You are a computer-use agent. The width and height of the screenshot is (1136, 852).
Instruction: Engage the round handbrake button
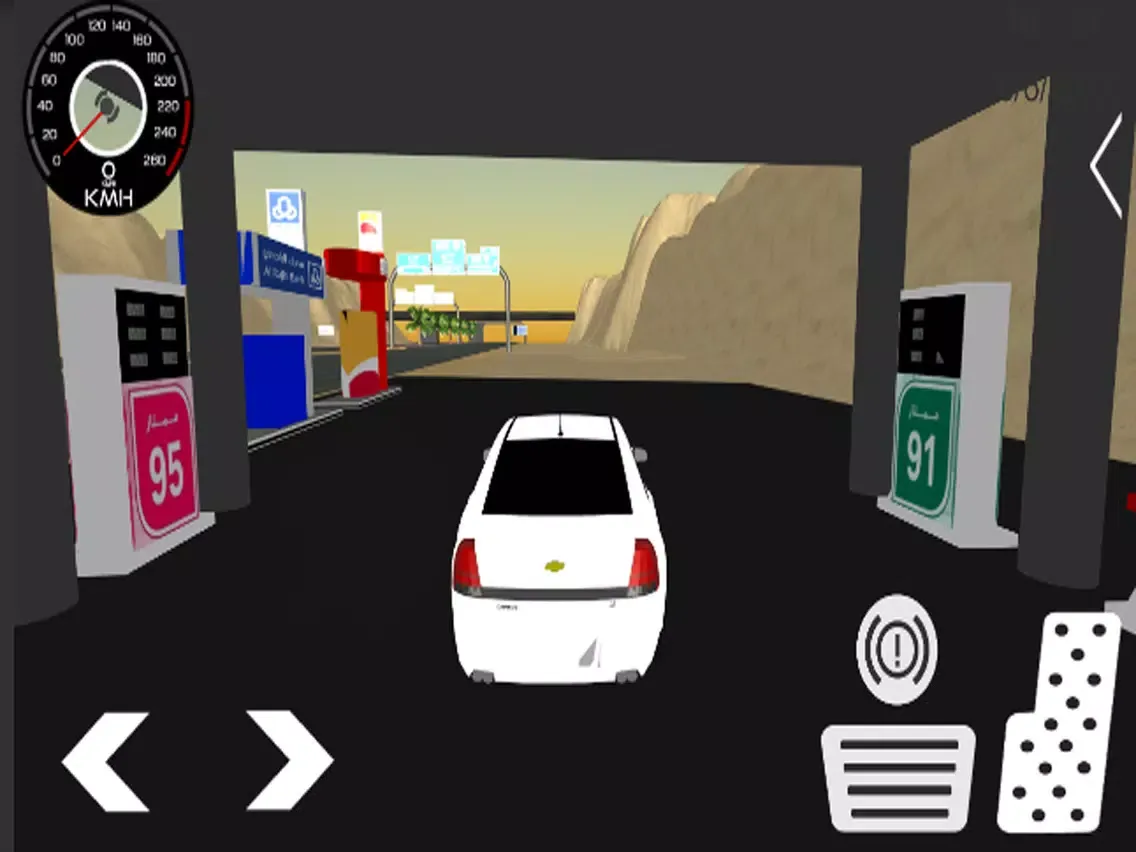pyautogui.click(x=897, y=649)
